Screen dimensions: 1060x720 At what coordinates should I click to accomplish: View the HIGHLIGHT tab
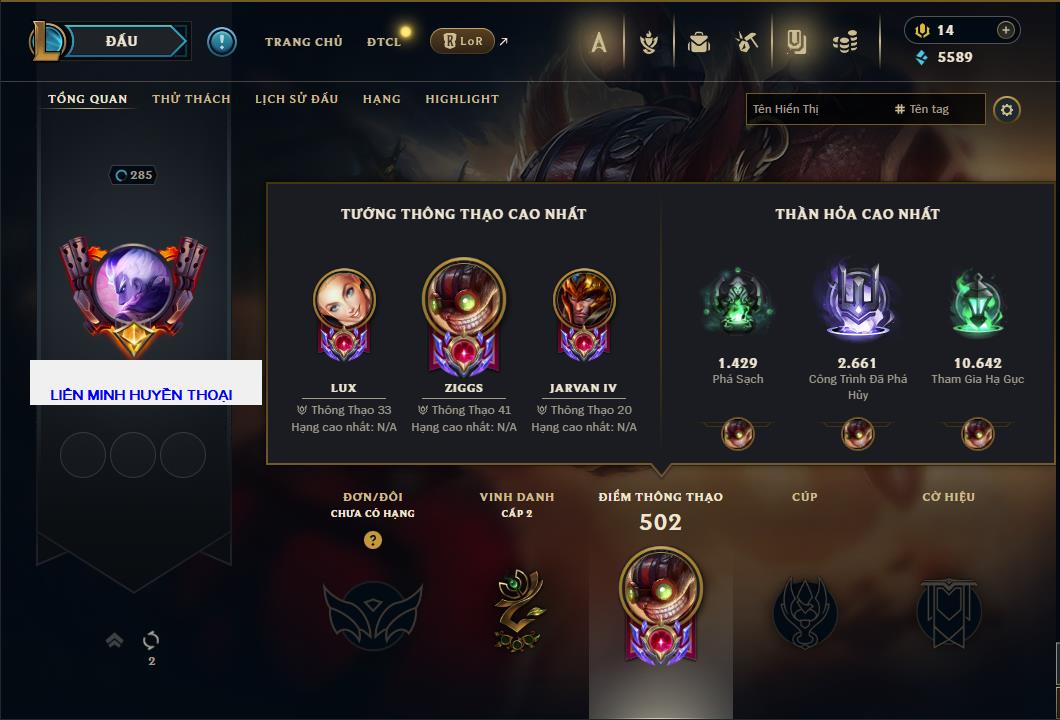[x=461, y=99]
